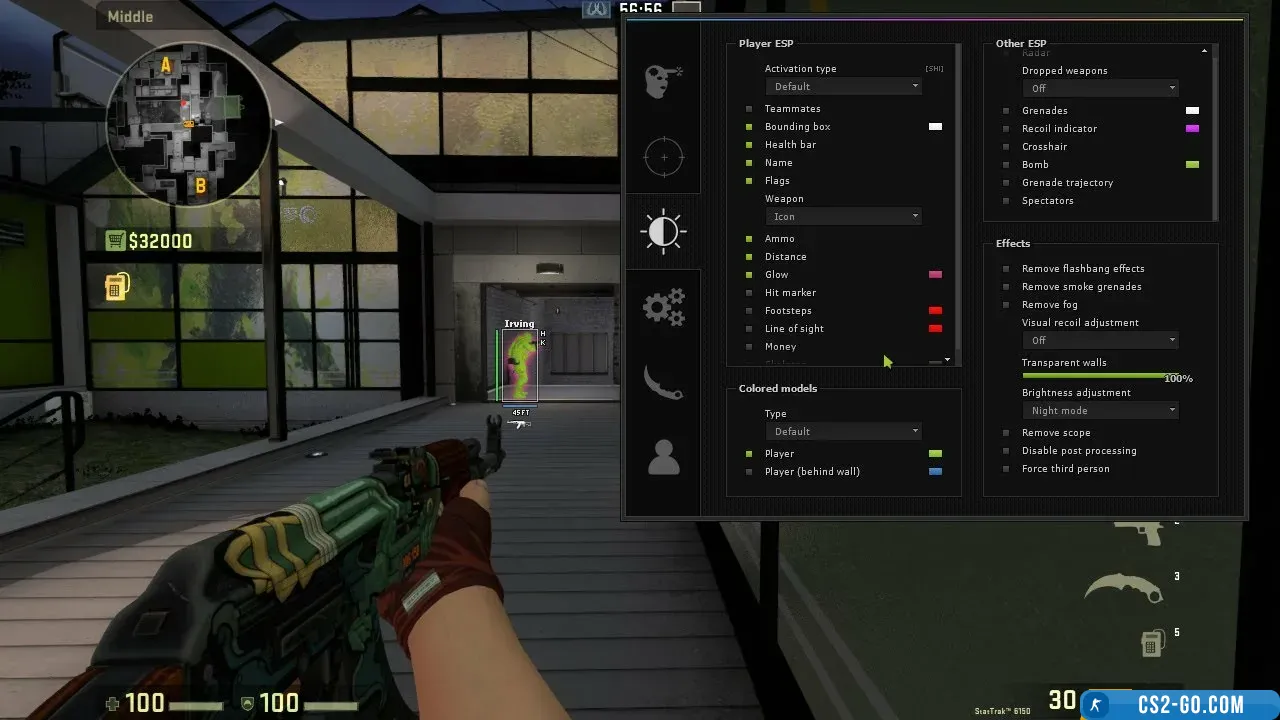Change the Line of sight red color
Screen dimensions: 1280x720
[935, 329]
